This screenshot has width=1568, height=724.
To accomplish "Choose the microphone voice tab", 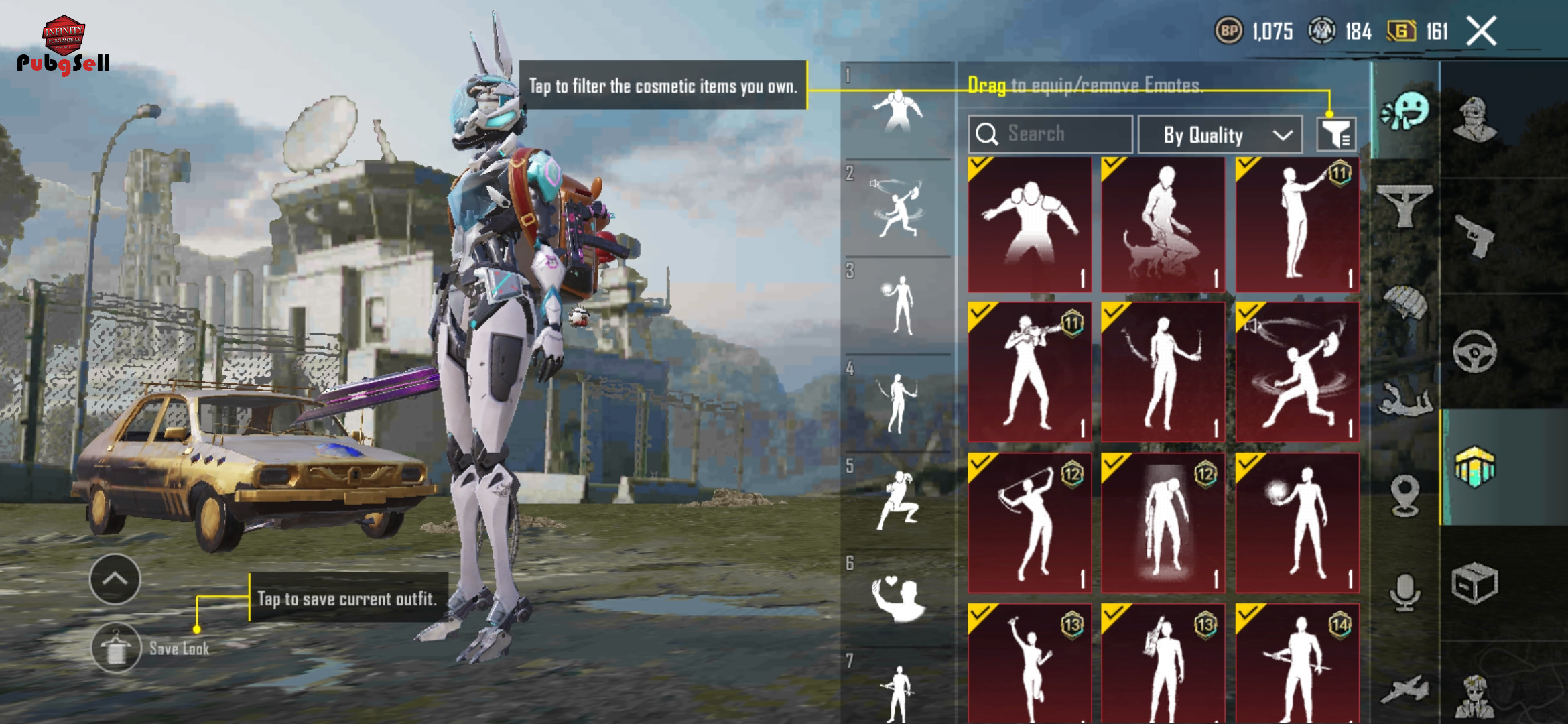I will pyautogui.click(x=1404, y=592).
